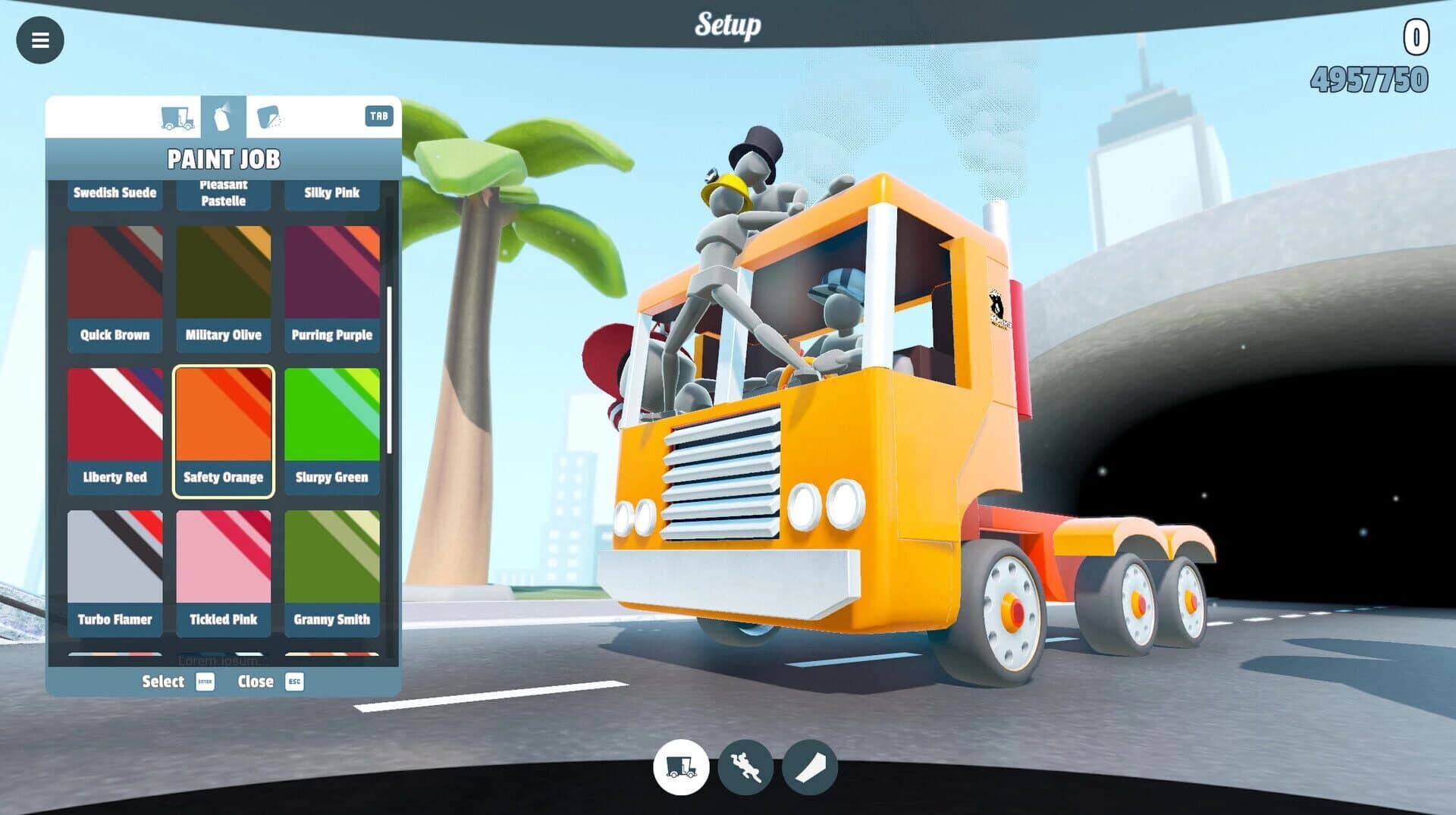
Task: Click the TAB key indicator icon
Action: pyautogui.click(x=379, y=116)
